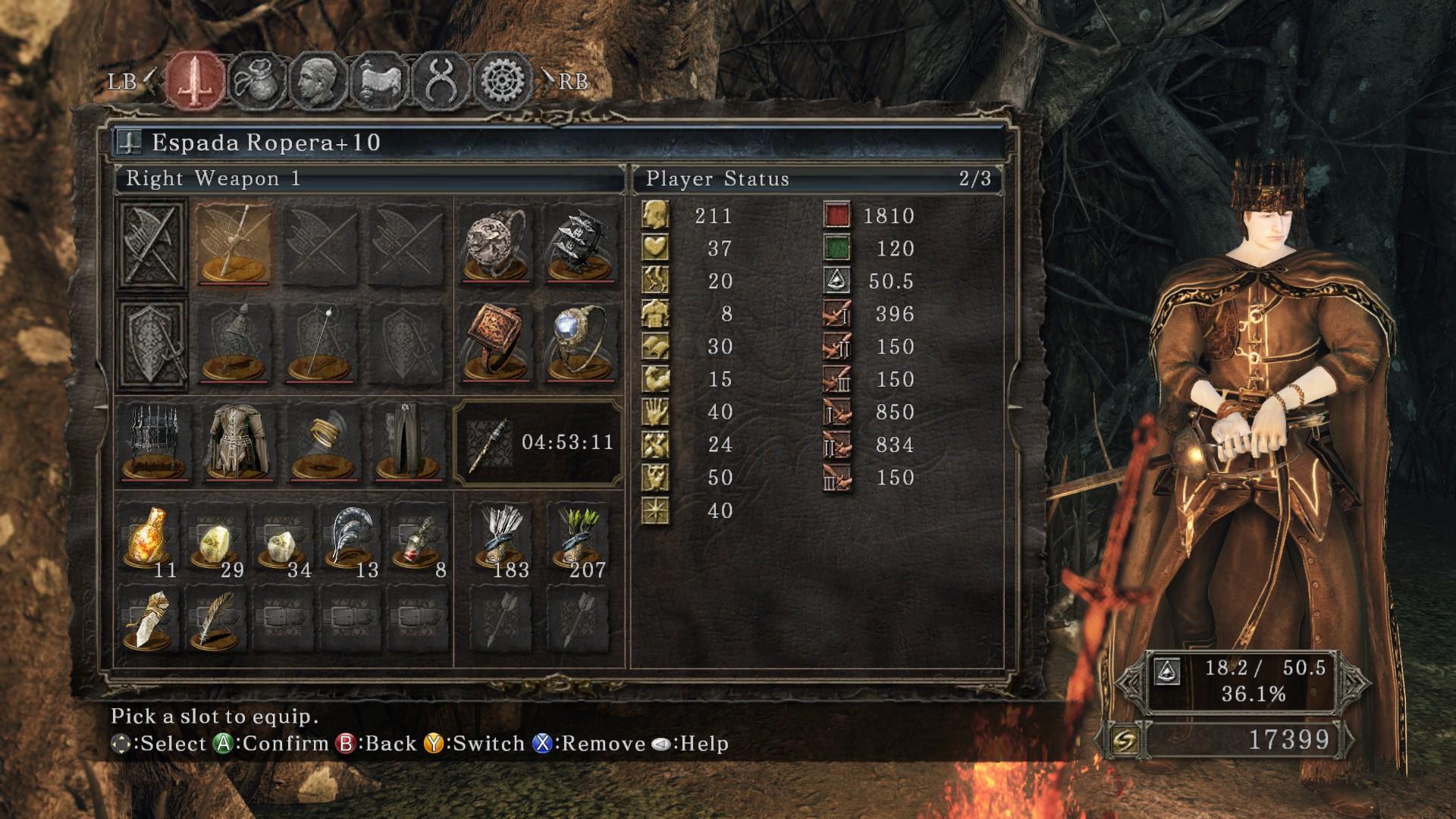Open the covenant symbol tab
The height and width of the screenshot is (819, 1456).
(441, 80)
